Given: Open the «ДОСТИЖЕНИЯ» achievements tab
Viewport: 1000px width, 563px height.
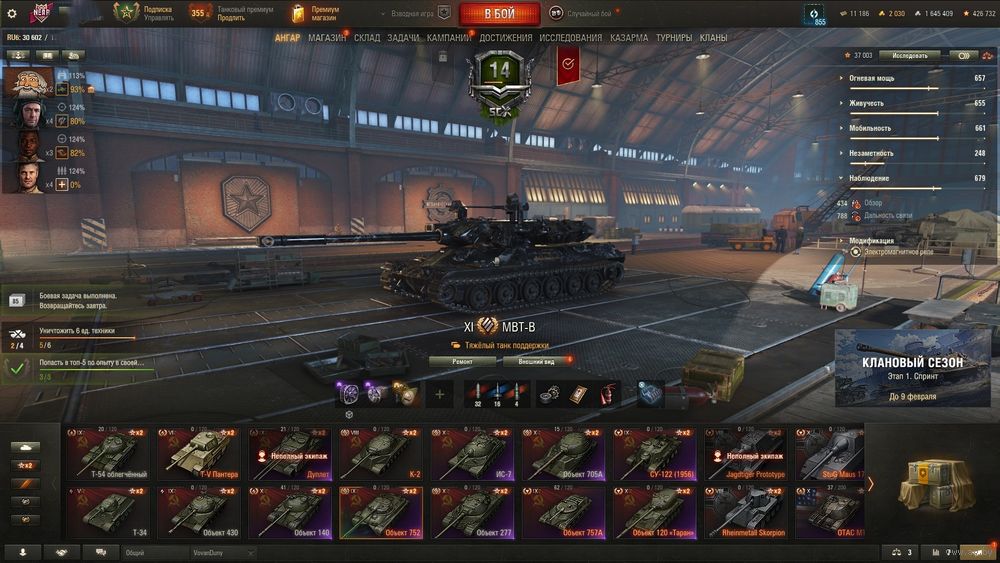Looking at the screenshot, I should pyautogui.click(x=505, y=38).
